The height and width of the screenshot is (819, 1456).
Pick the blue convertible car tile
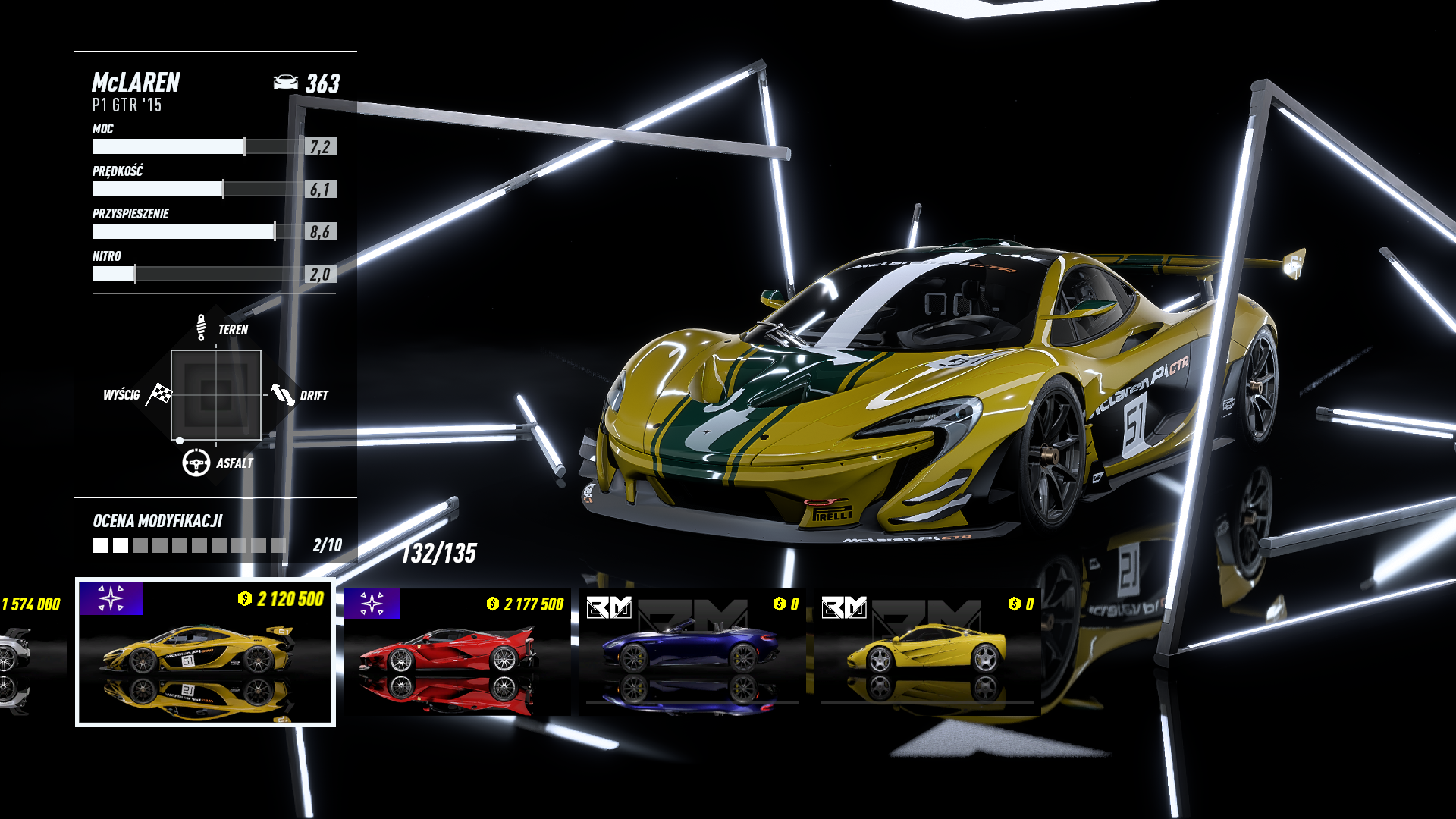692,652
